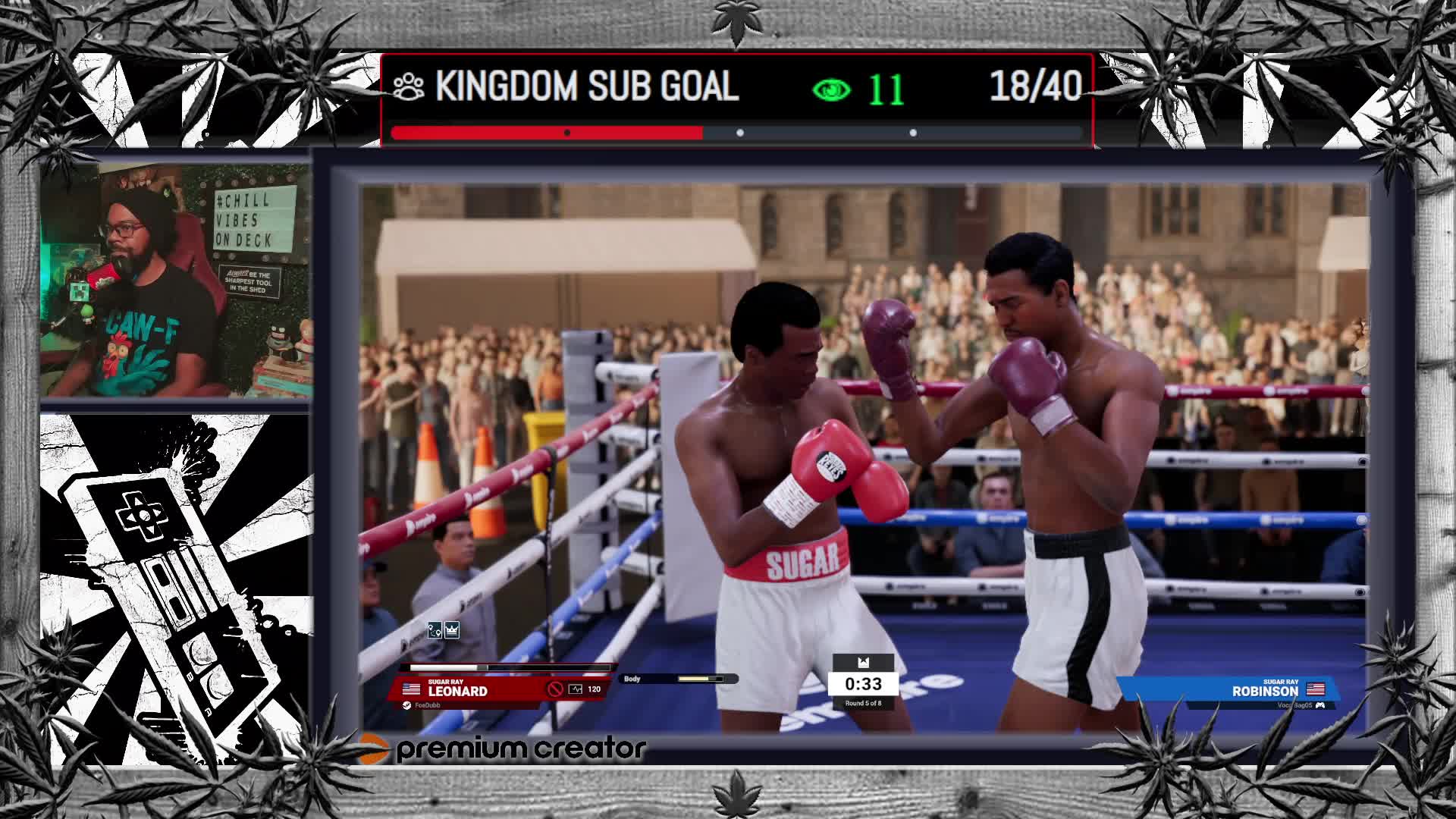Click the red prohibited-circle icon on Leonard's panel
The width and height of the screenshot is (1456, 819).
pos(555,689)
